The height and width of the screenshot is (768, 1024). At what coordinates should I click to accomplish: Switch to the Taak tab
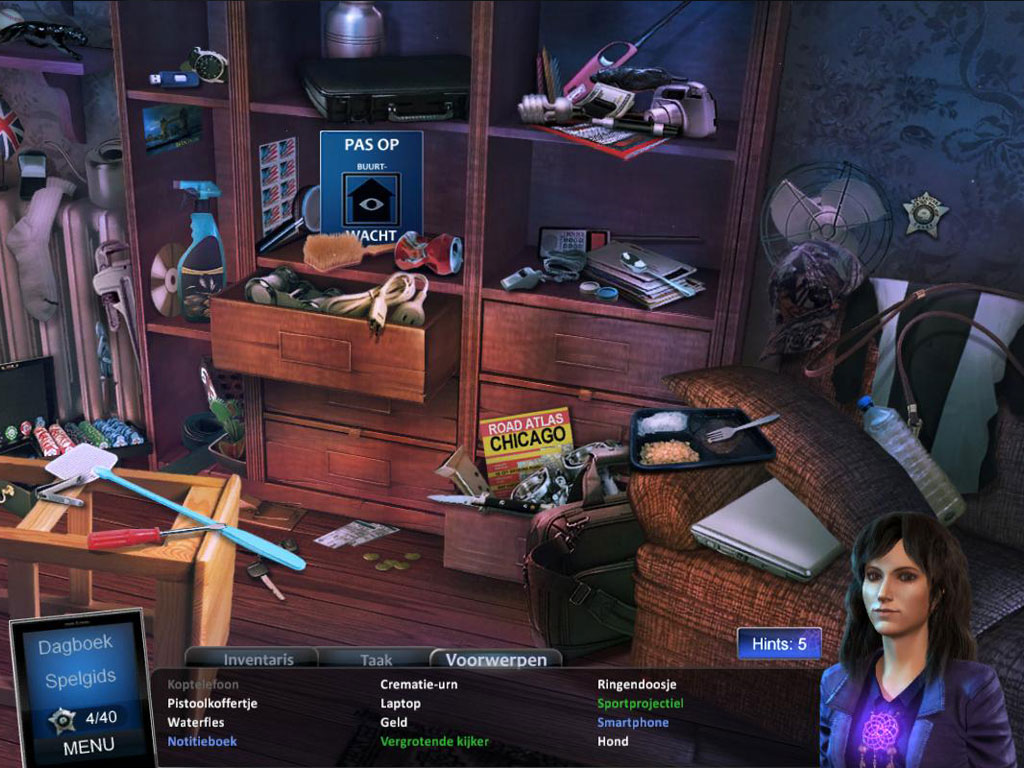coord(376,659)
